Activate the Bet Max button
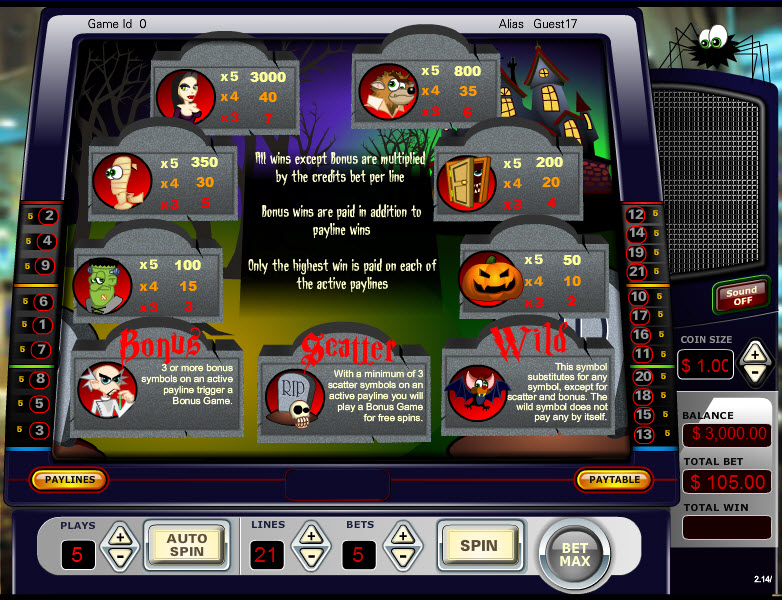 tap(574, 554)
